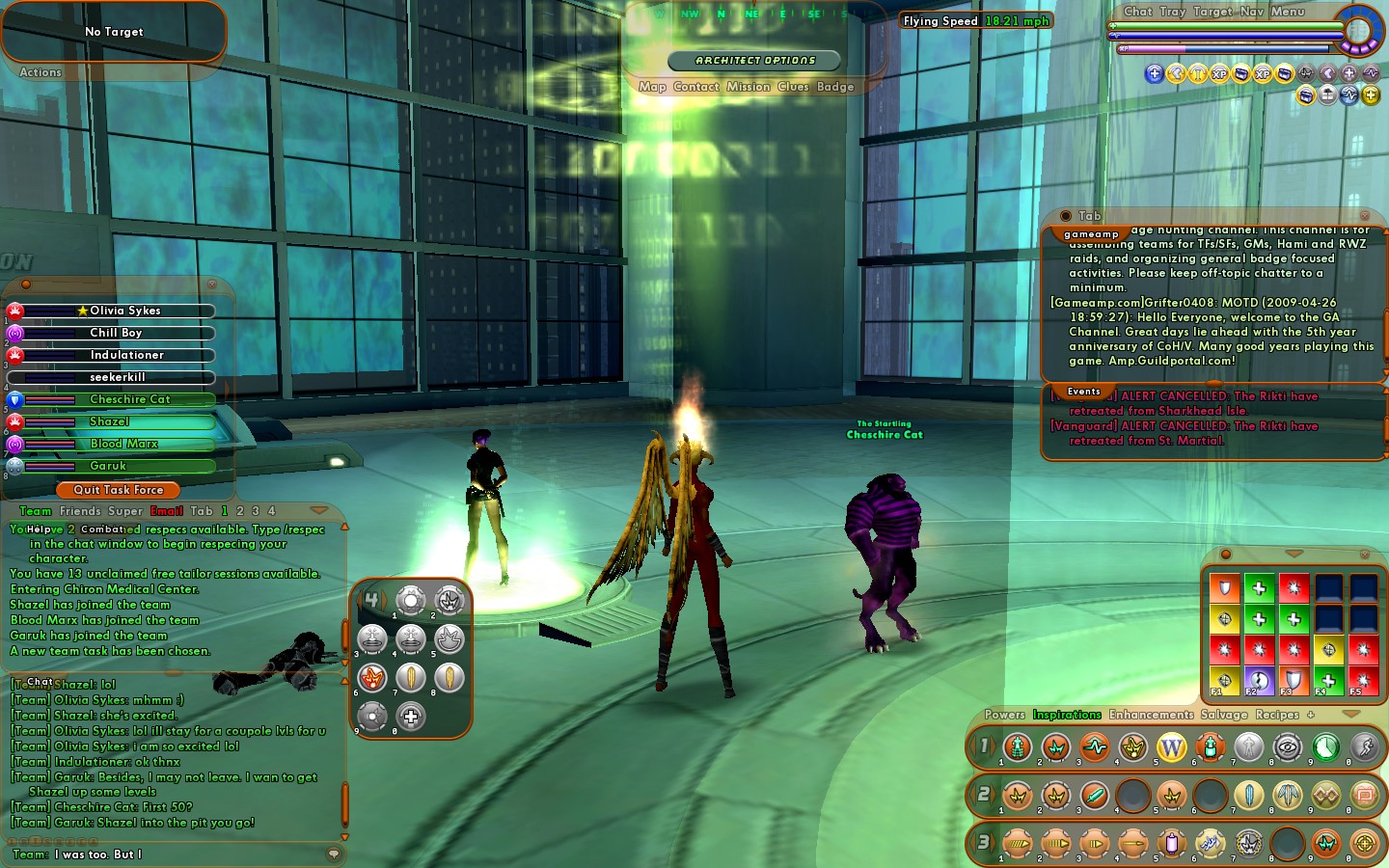Open the Mission panel

pyautogui.click(x=749, y=87)
